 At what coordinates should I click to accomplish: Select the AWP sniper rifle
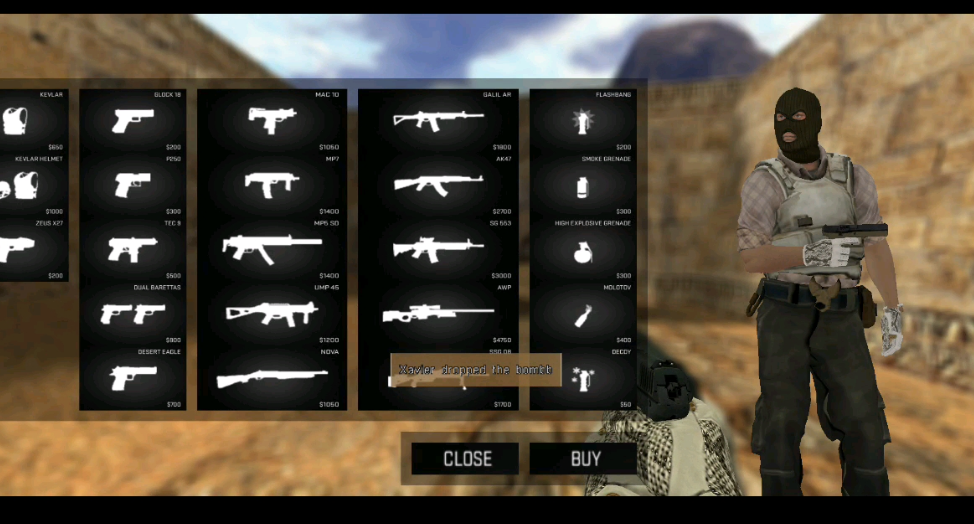click(x=438, y=314)
